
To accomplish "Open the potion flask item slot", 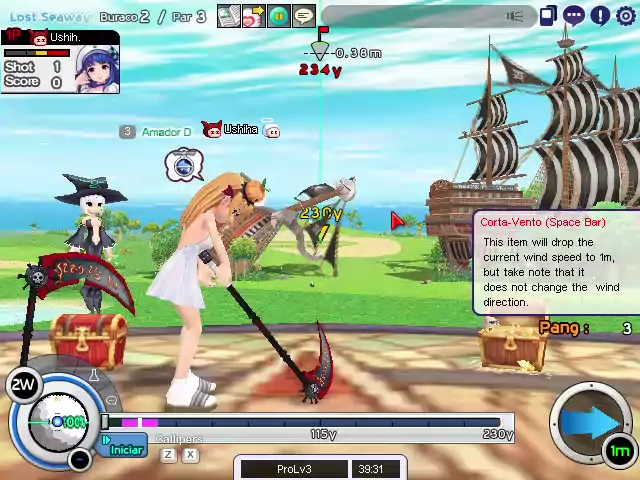I will [95, 377].
